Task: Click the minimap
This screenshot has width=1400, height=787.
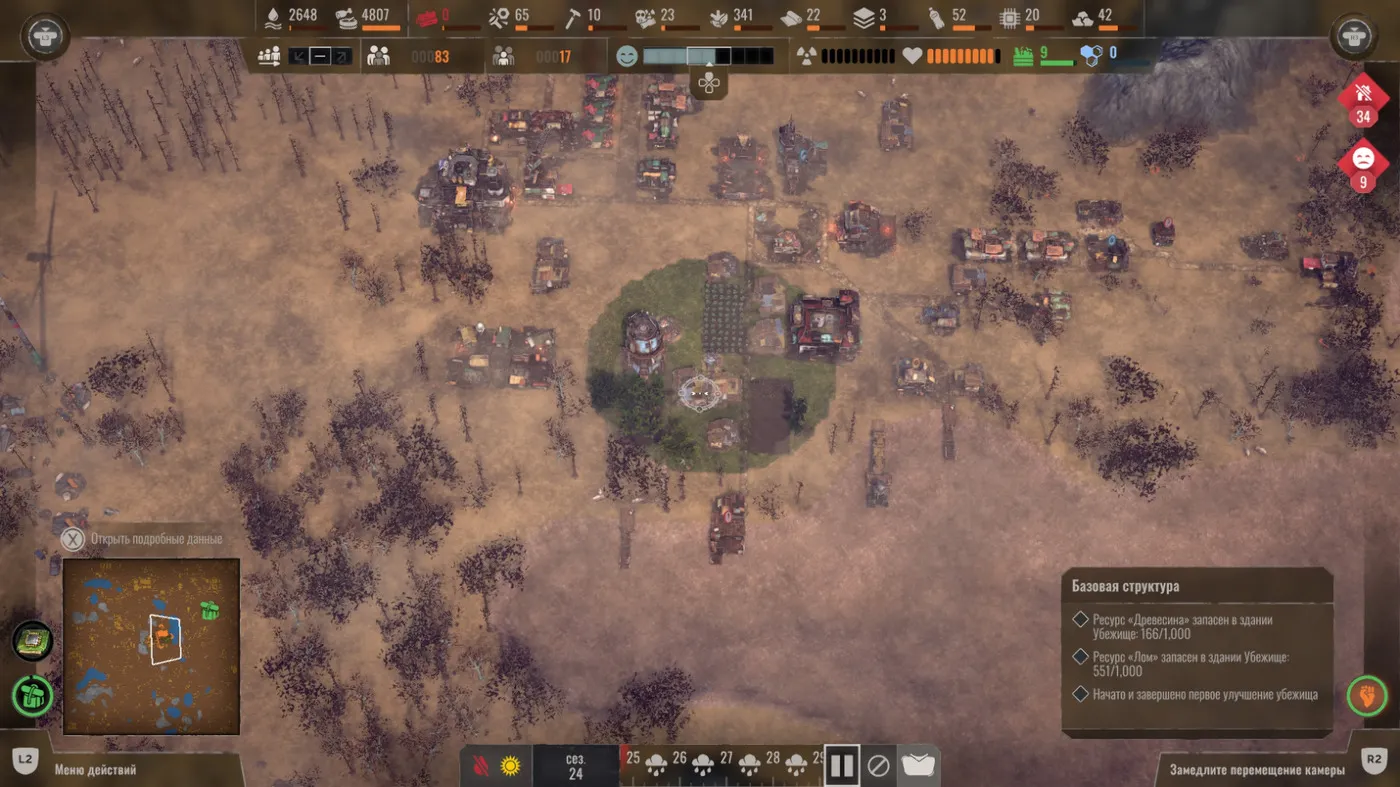Action: 151,645
